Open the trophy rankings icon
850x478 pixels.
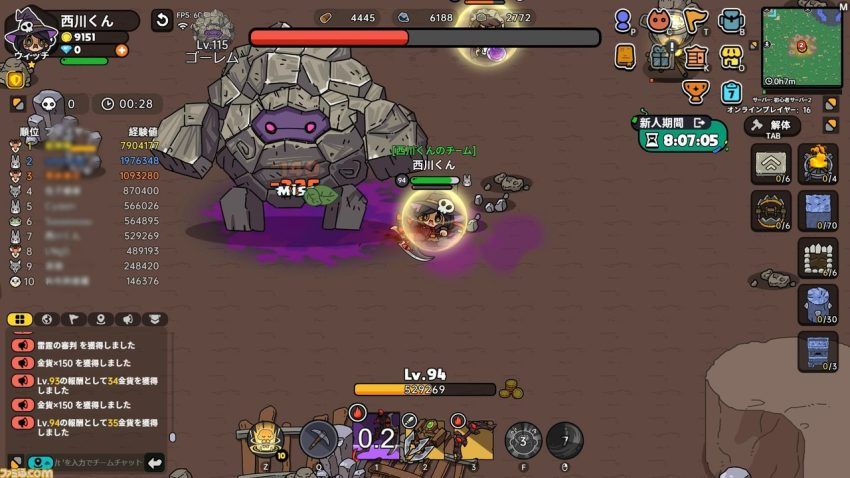(x=694, y=90)
